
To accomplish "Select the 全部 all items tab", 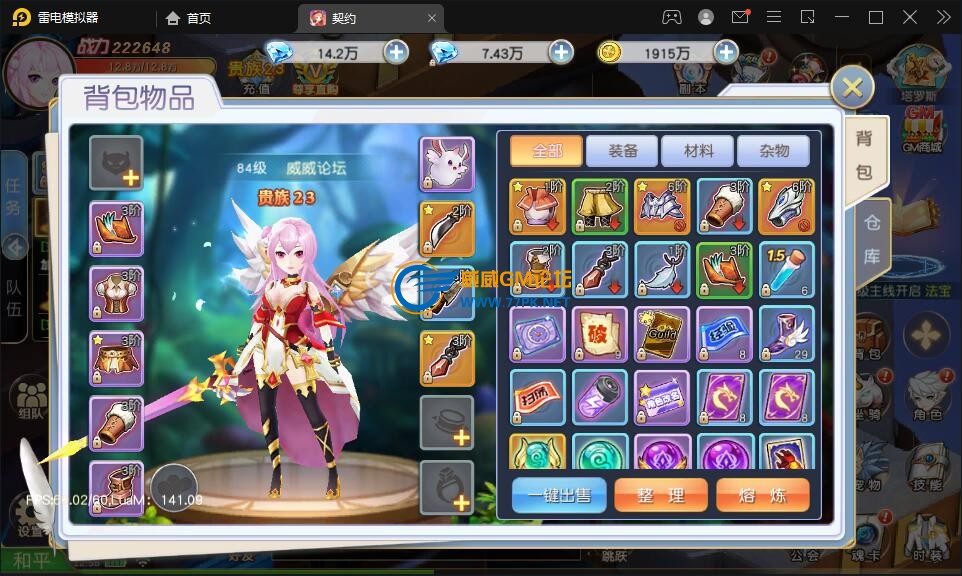I will coord(547,151).
